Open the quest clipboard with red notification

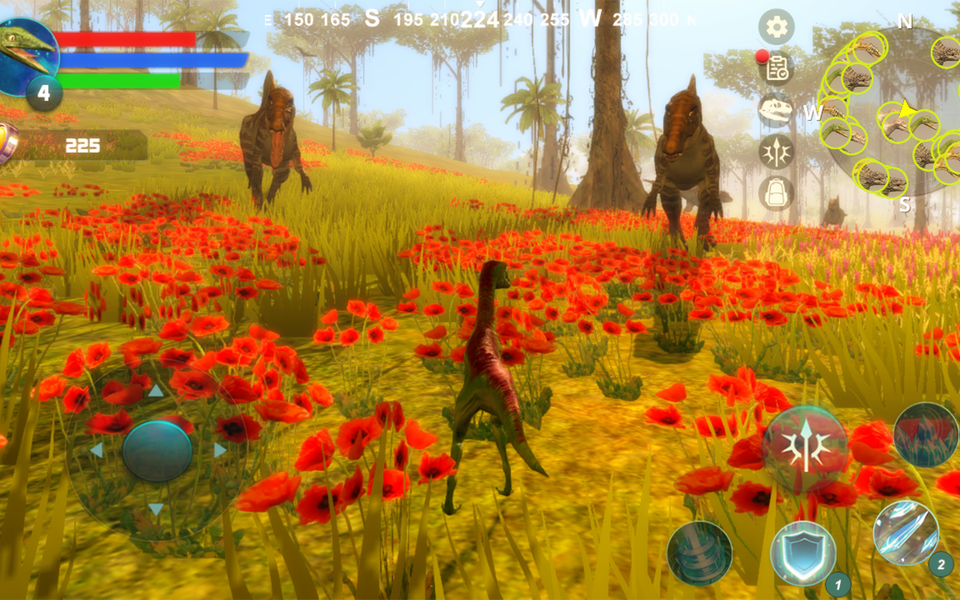point(775,68)
